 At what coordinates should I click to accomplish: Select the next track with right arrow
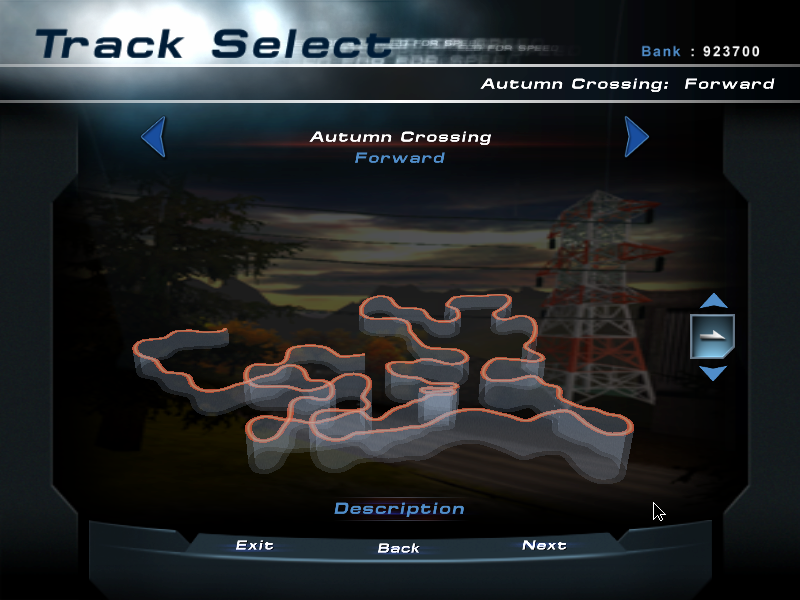pos(636,137)
